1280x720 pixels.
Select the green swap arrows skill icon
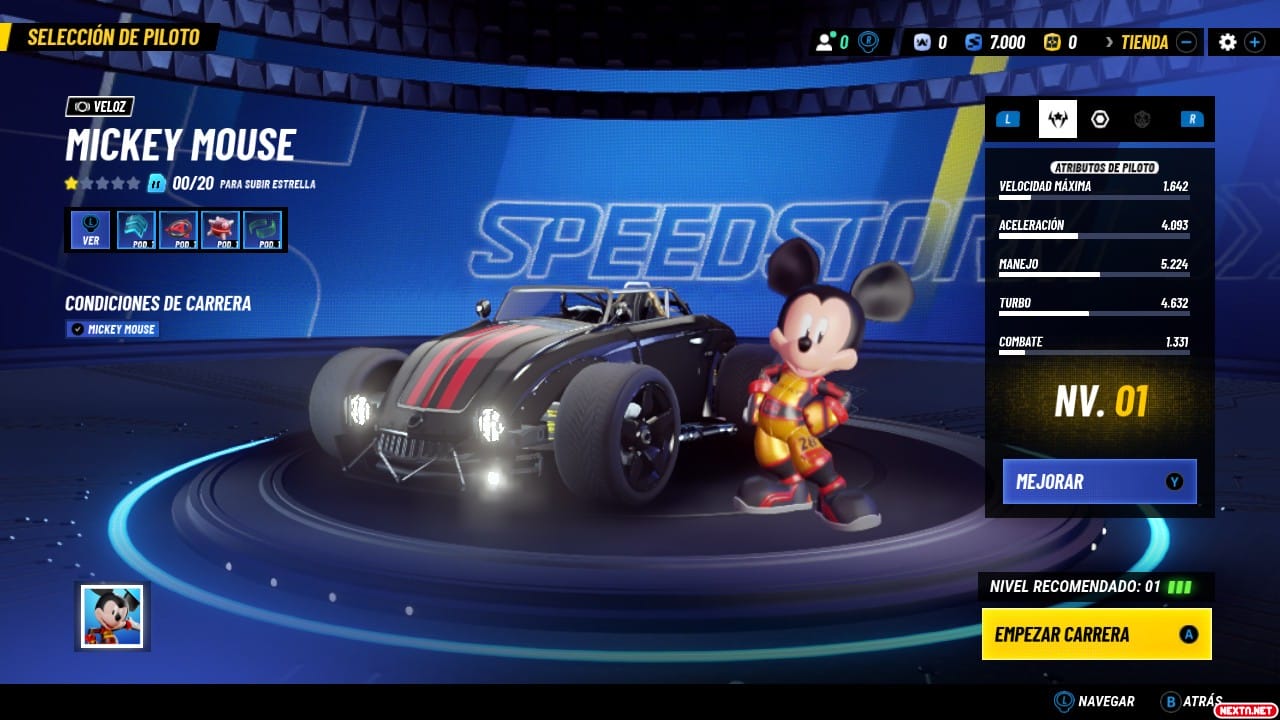[x=263, y=230]
